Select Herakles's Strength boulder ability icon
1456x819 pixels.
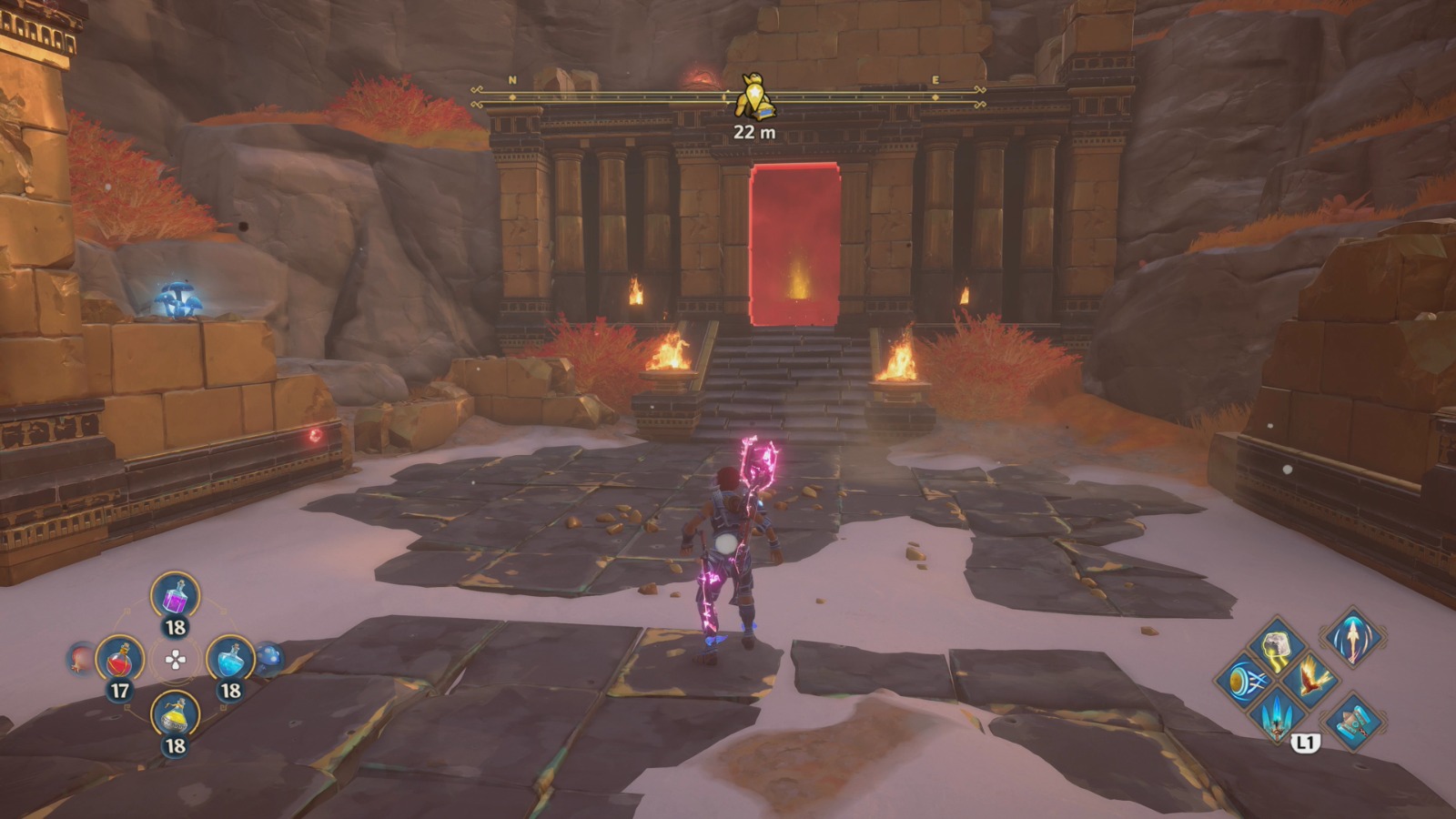(x=1277, y=647)
